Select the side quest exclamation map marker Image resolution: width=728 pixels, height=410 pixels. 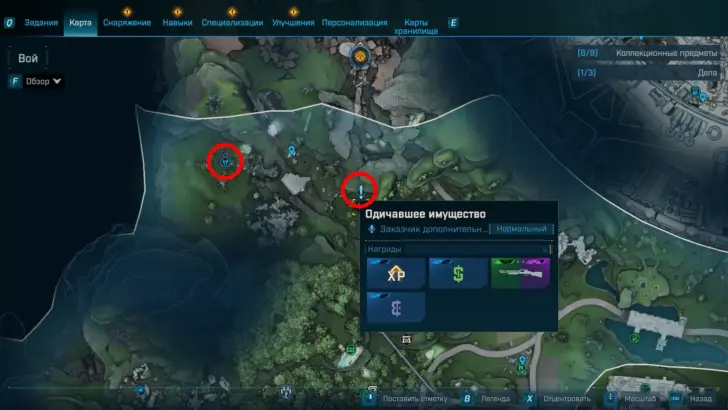point(360,187)
